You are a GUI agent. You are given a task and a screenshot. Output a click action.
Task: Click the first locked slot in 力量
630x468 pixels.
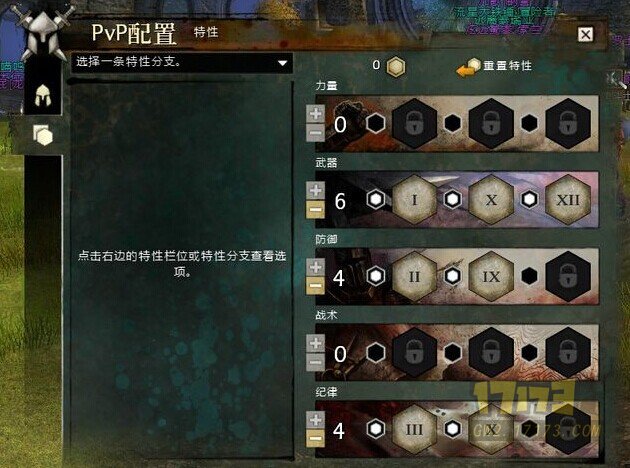click(x=413, y=124)
